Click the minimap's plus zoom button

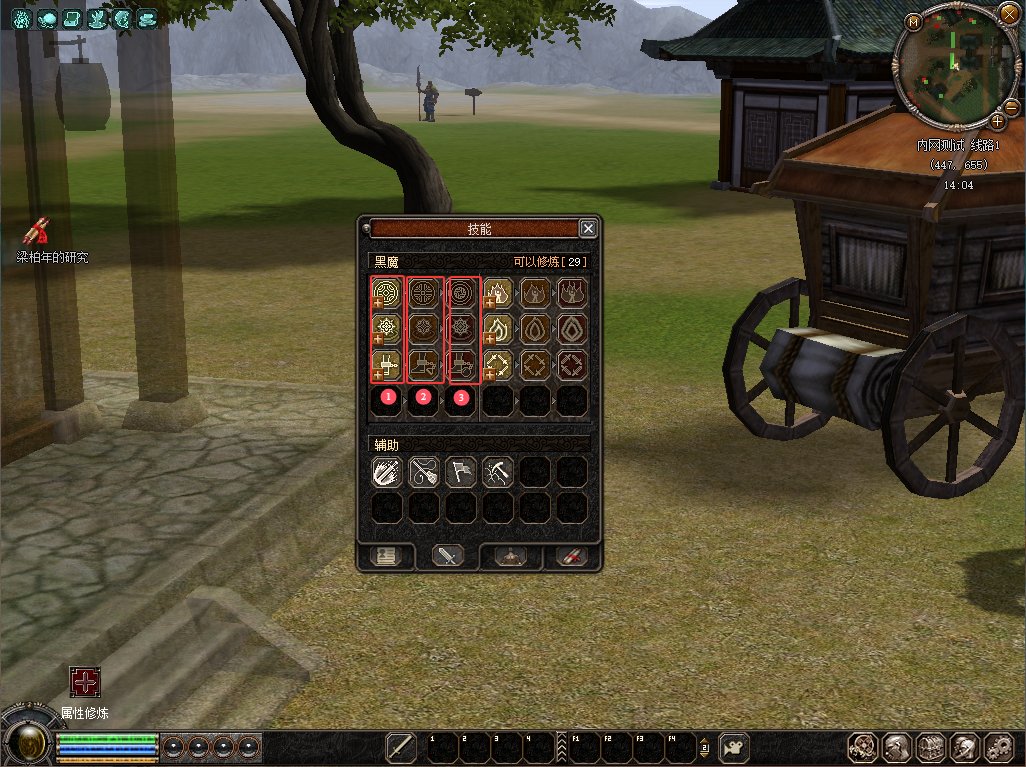[996, 121]
